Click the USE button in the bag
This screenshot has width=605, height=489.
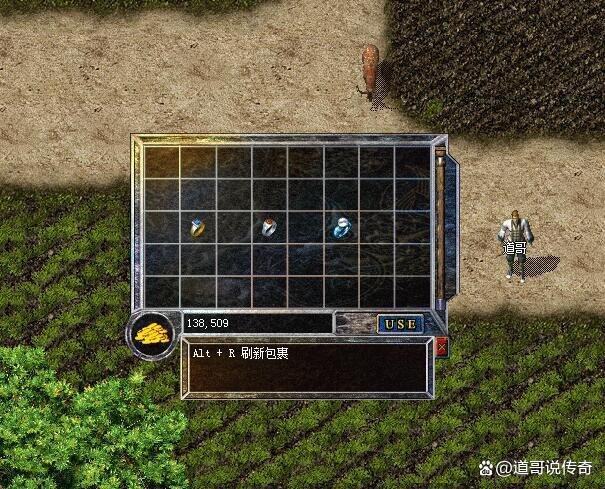click(400, 324)
